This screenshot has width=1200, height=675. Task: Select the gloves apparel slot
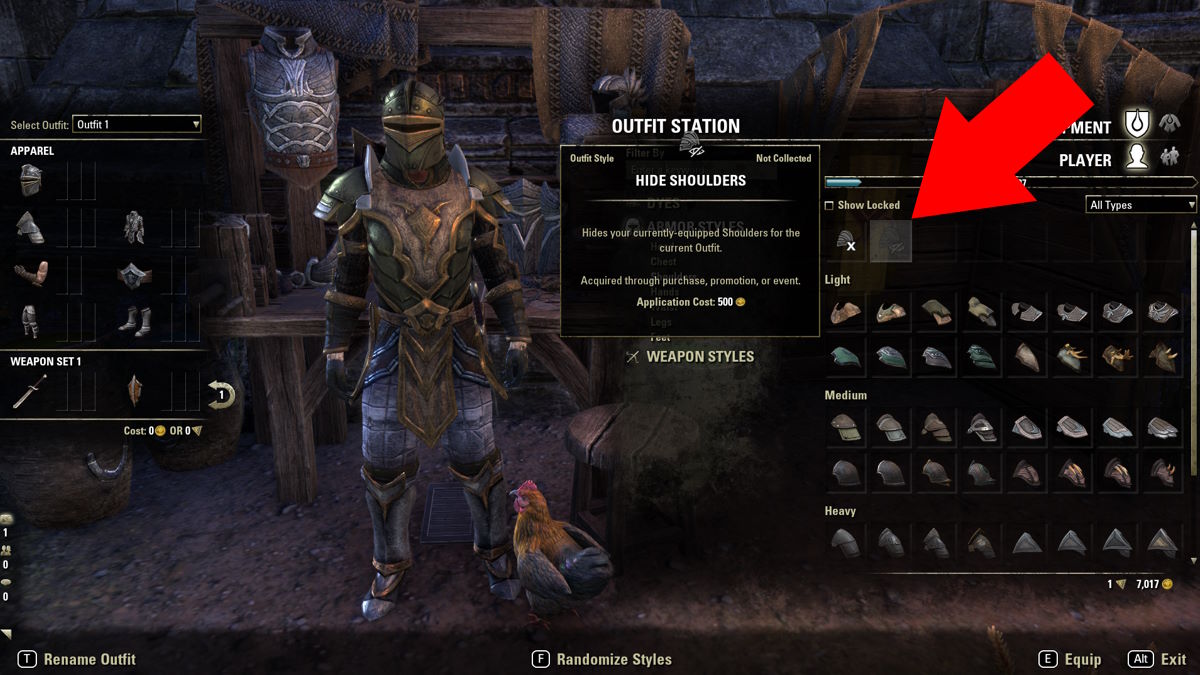pos(30,274)
